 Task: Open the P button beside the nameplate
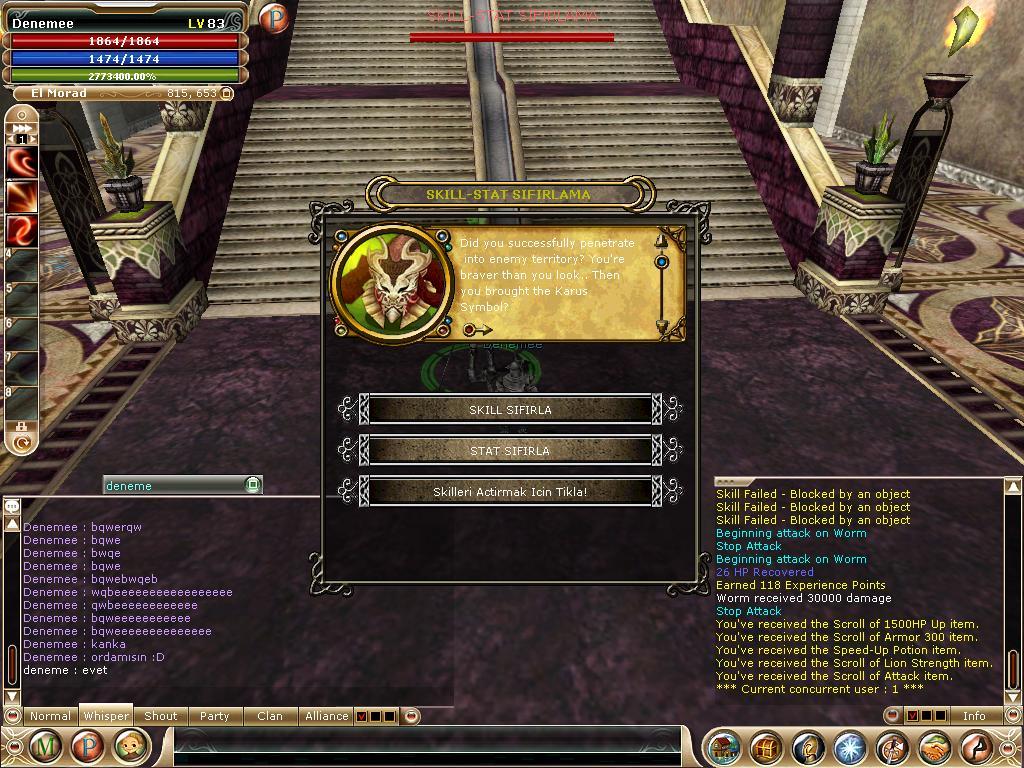click(x=273, y=18)
